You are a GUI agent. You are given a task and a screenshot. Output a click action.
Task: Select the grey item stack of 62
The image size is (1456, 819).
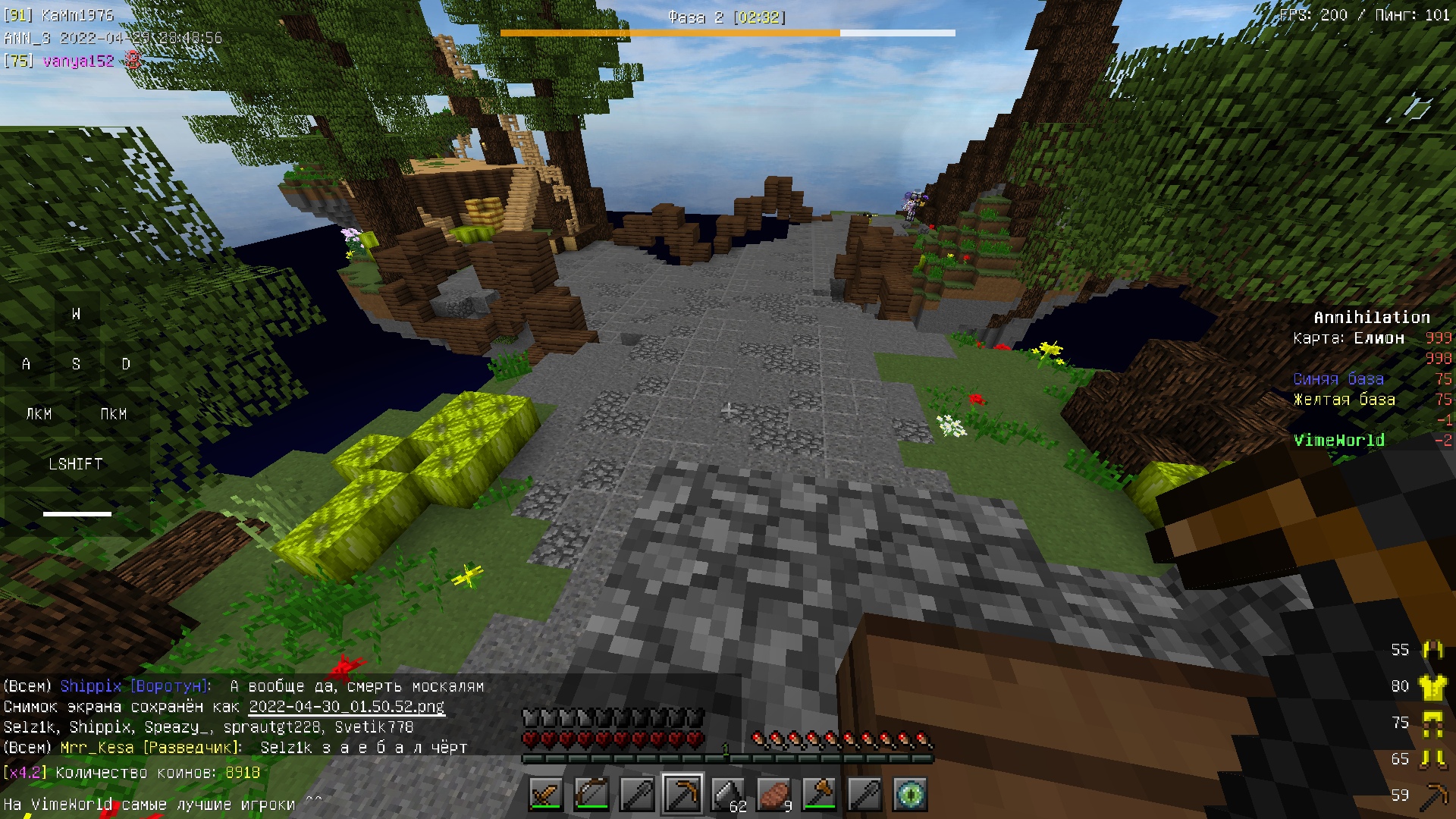click(728, 794)
